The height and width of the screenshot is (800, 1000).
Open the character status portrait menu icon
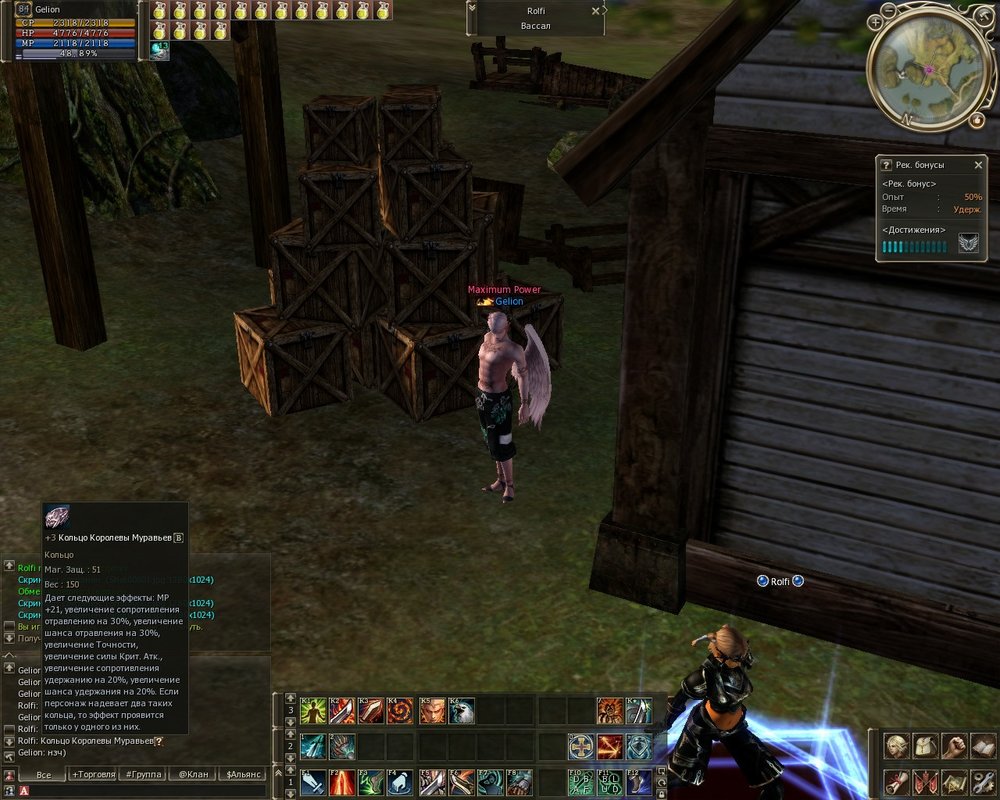897,747
